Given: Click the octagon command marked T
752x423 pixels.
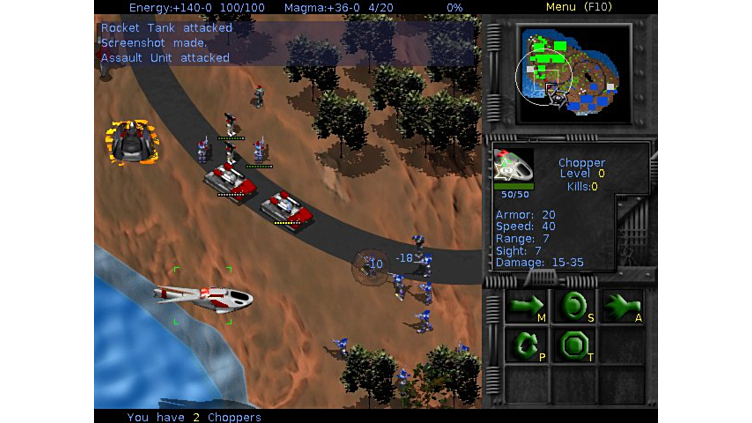Looking at the screenshot, I should tap(574, 346).
